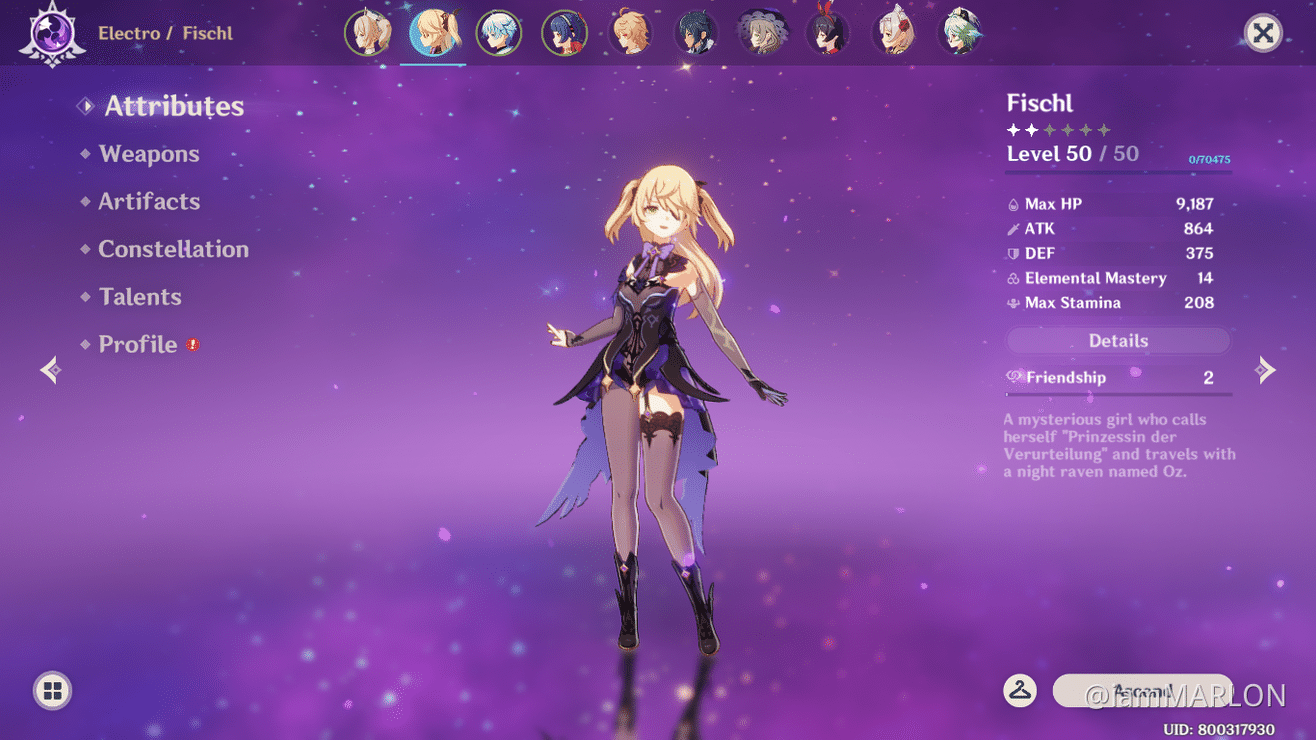Image resolution: width=1316 pixels, height=740 pixels.
Task: Click the Max Stamina stat icon
Action: tap(1013, 303)
